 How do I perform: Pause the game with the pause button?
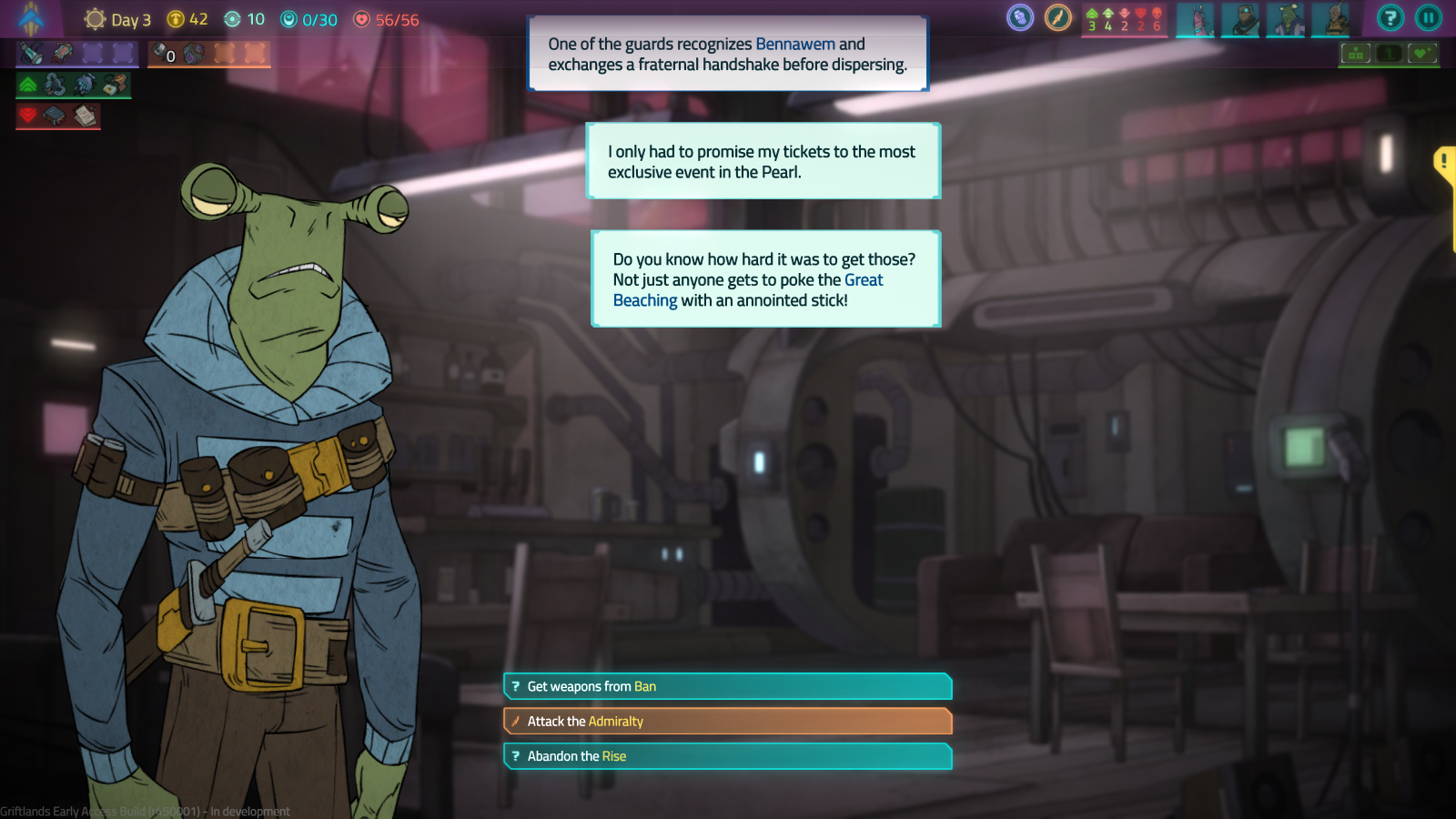point(1428,17)
